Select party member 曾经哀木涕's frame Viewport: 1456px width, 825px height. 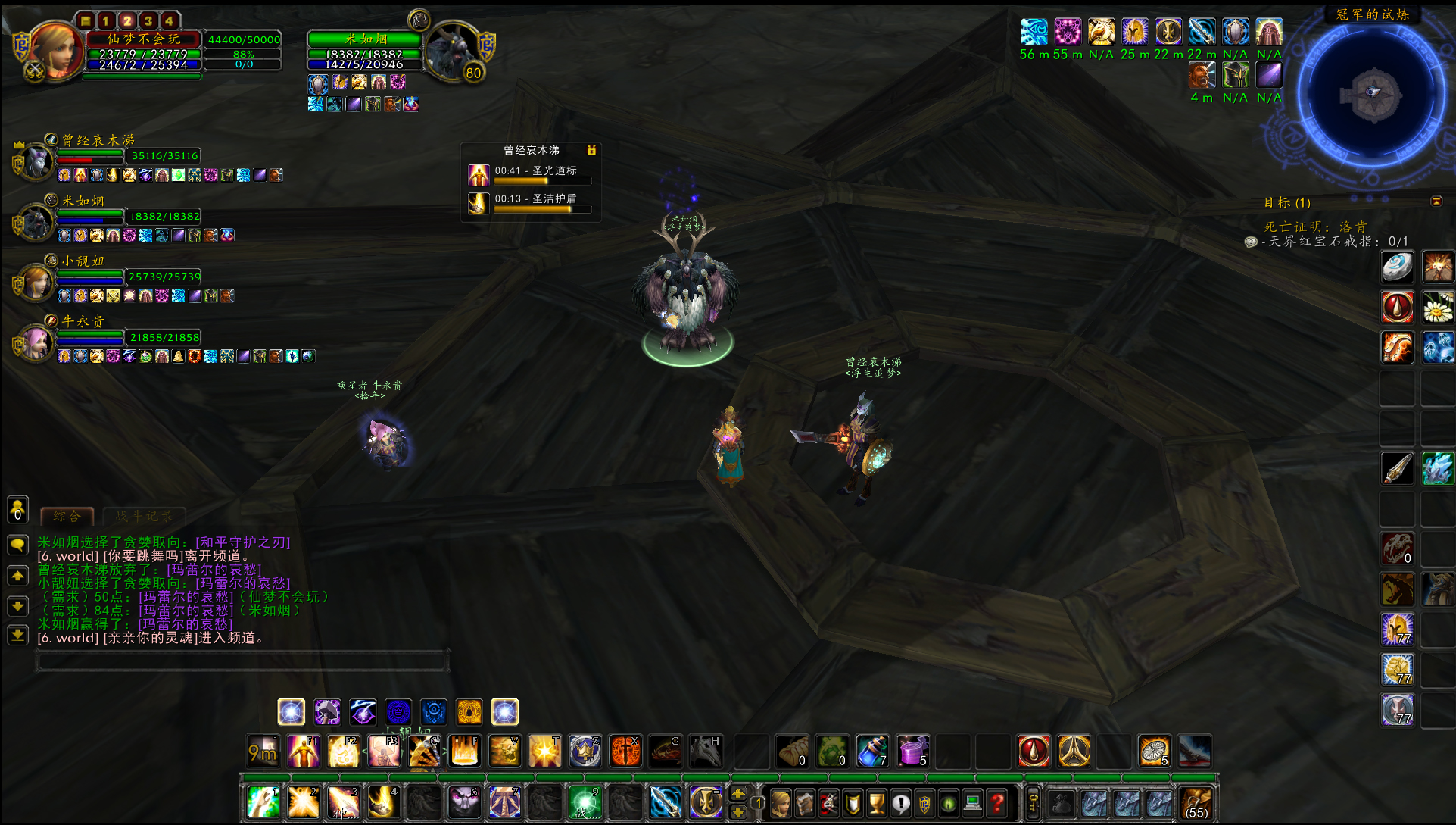point(91,156)
